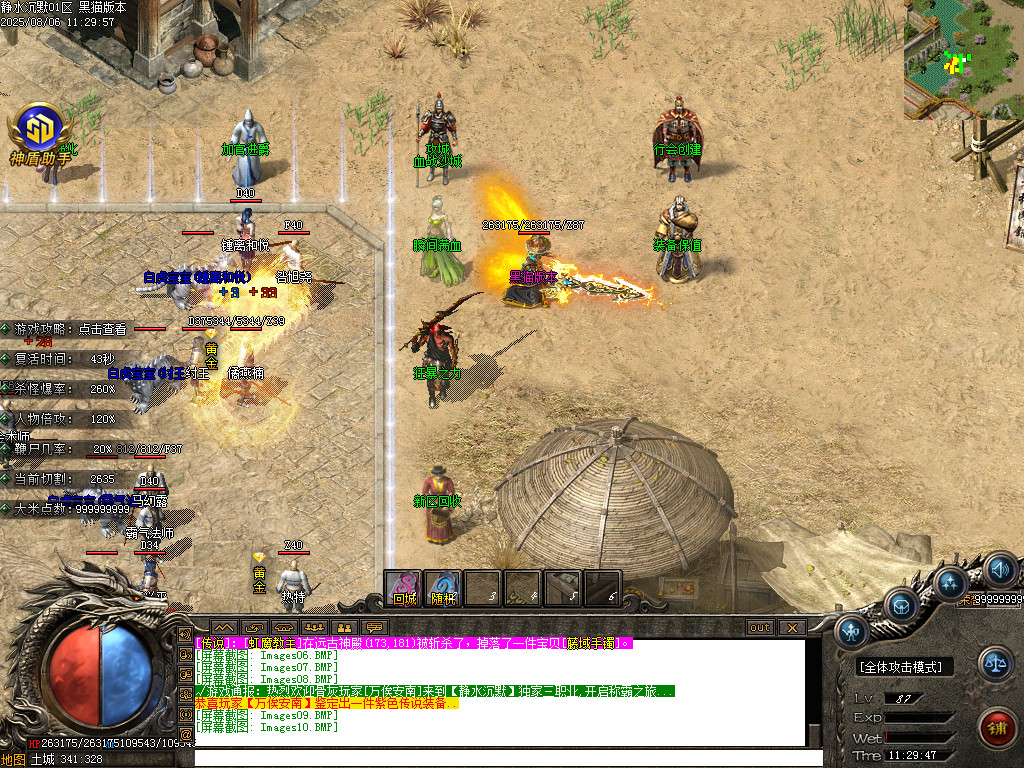This screenshot has height=768, width=1024.
Task: Use the 随机 teleport hotbar slot
Action: click(442, 588)
